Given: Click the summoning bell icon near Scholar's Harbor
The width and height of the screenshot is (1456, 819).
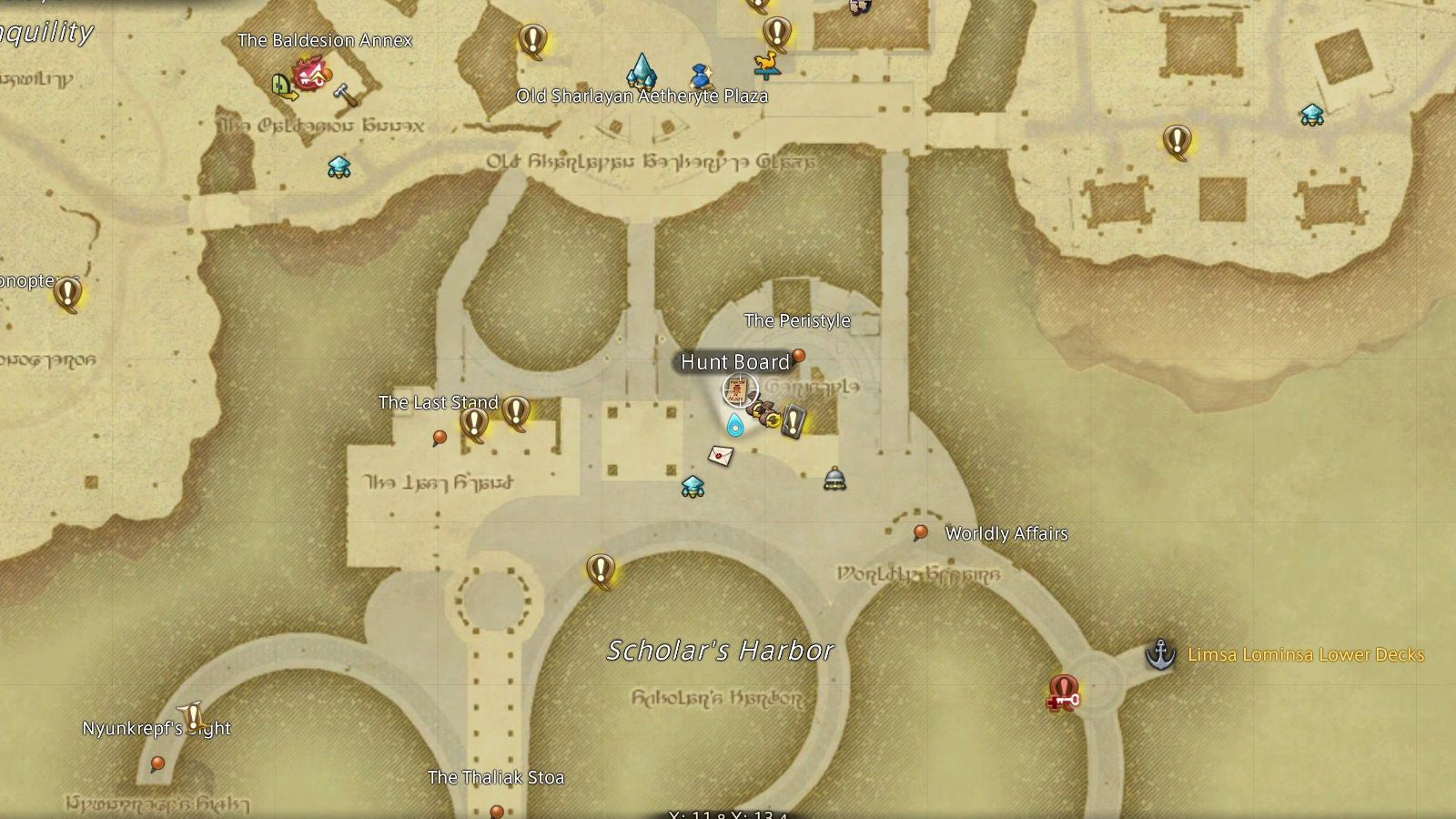Looking at the screenshot, I should tap(834, 480).
